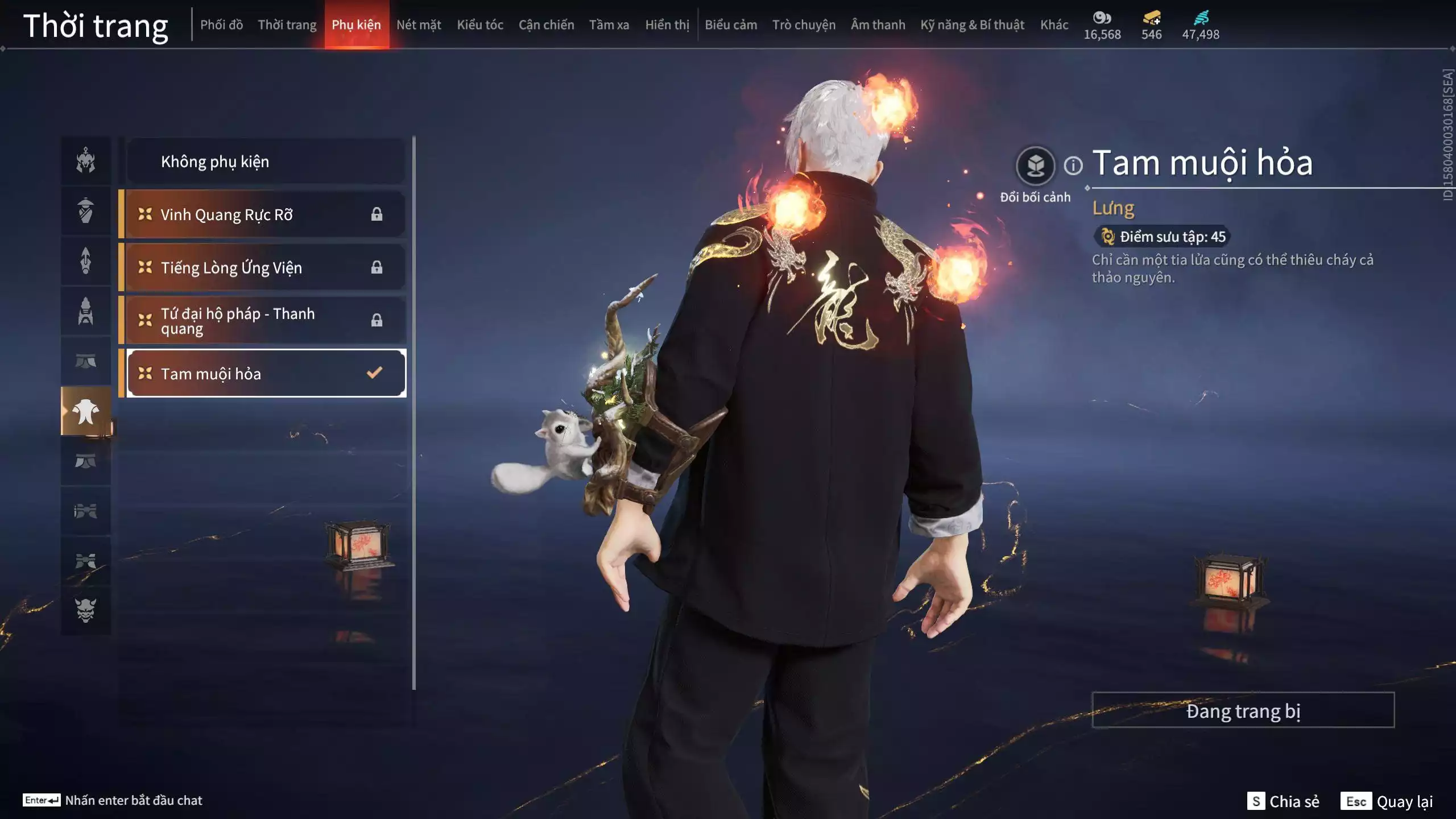Select the highlighted back accessory category icon
Viewport: 1456px width, 819px height.
(x=85, y=411)
